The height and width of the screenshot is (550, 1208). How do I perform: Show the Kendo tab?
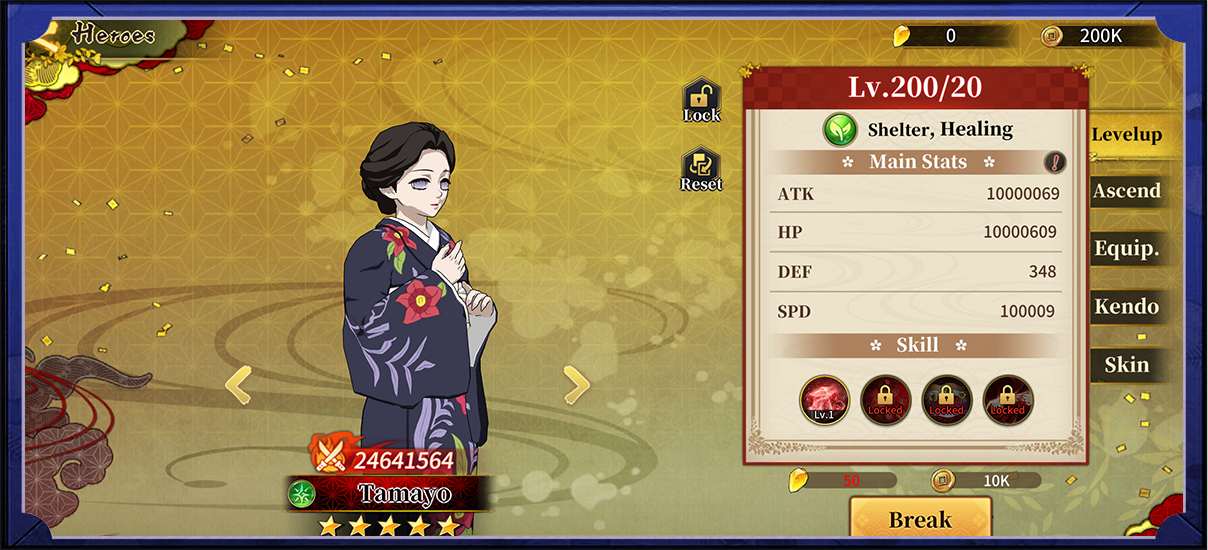[x=1126, y=307]
